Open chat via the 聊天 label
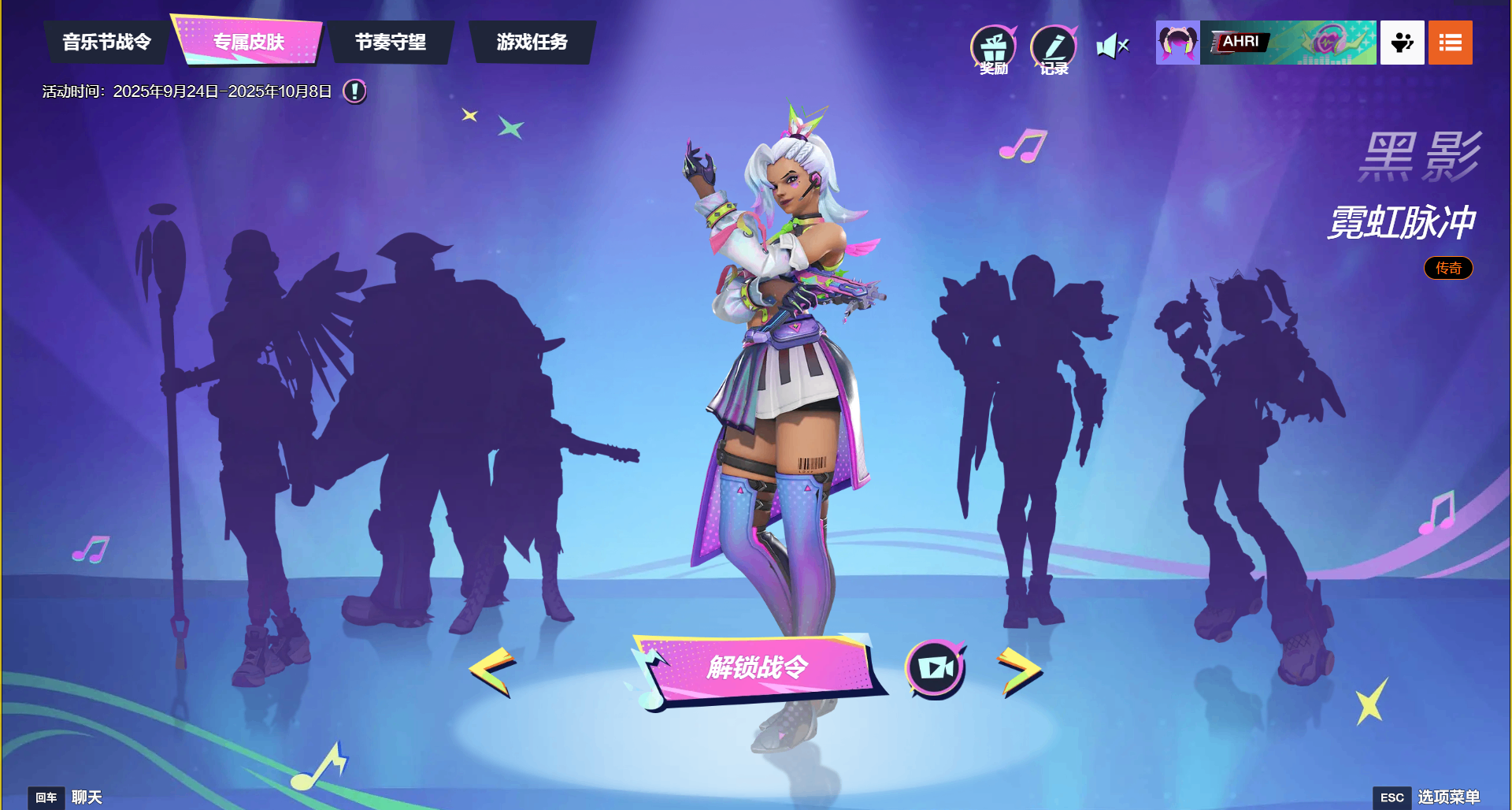 click(87, 797)
